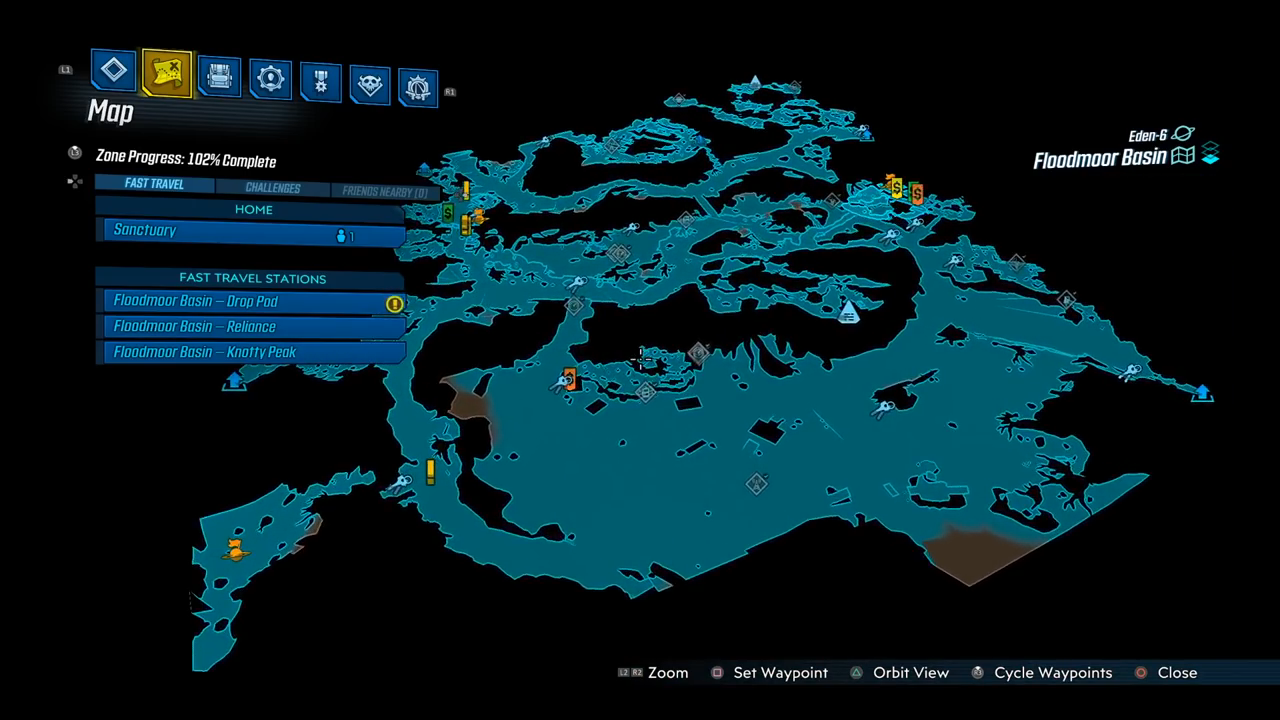Screen dimensions: 1280x720
Task: Open the Friends Nearby sub-tab
Action: 384,191
